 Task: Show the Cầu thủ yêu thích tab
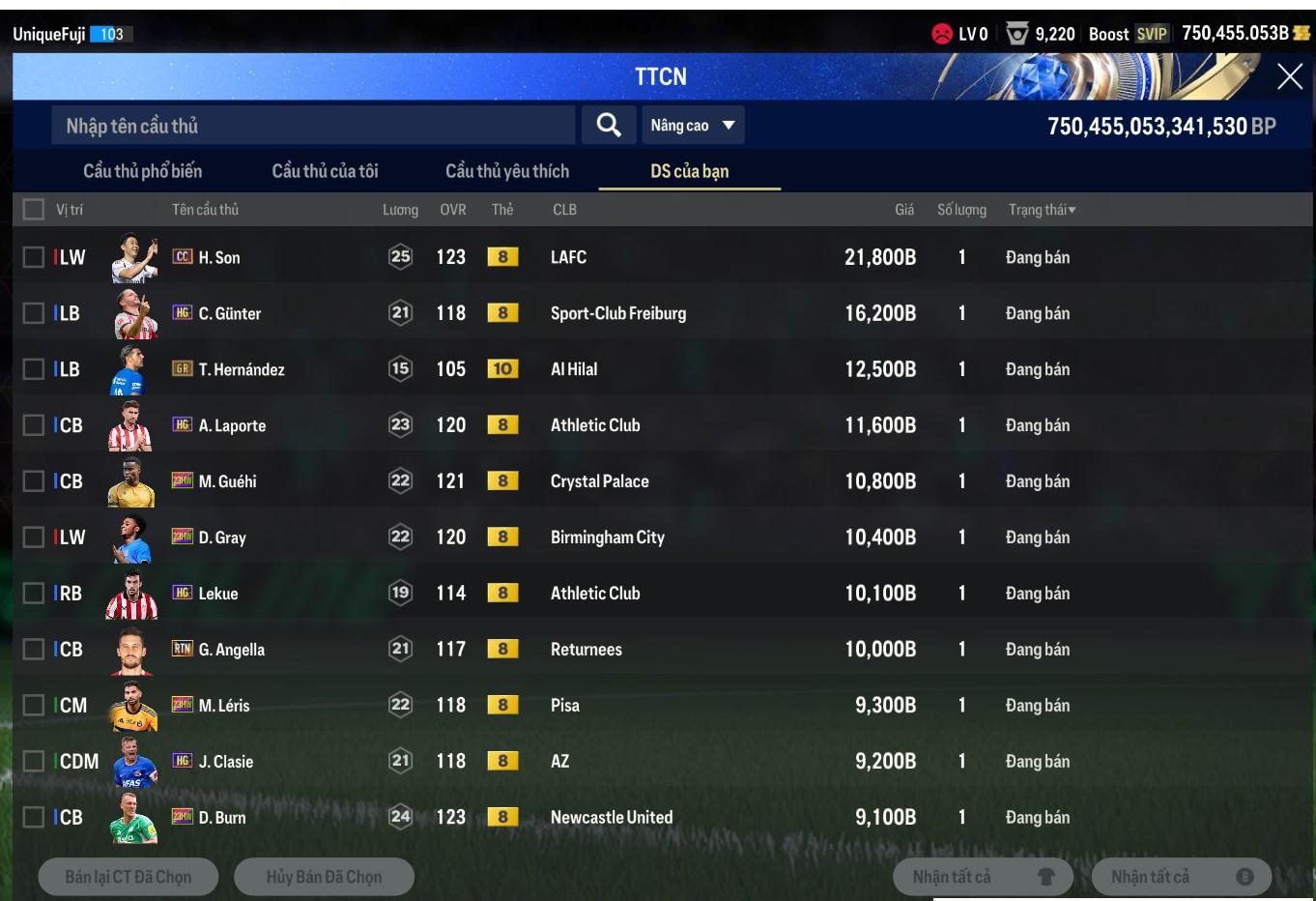click(x=507, y=171)
